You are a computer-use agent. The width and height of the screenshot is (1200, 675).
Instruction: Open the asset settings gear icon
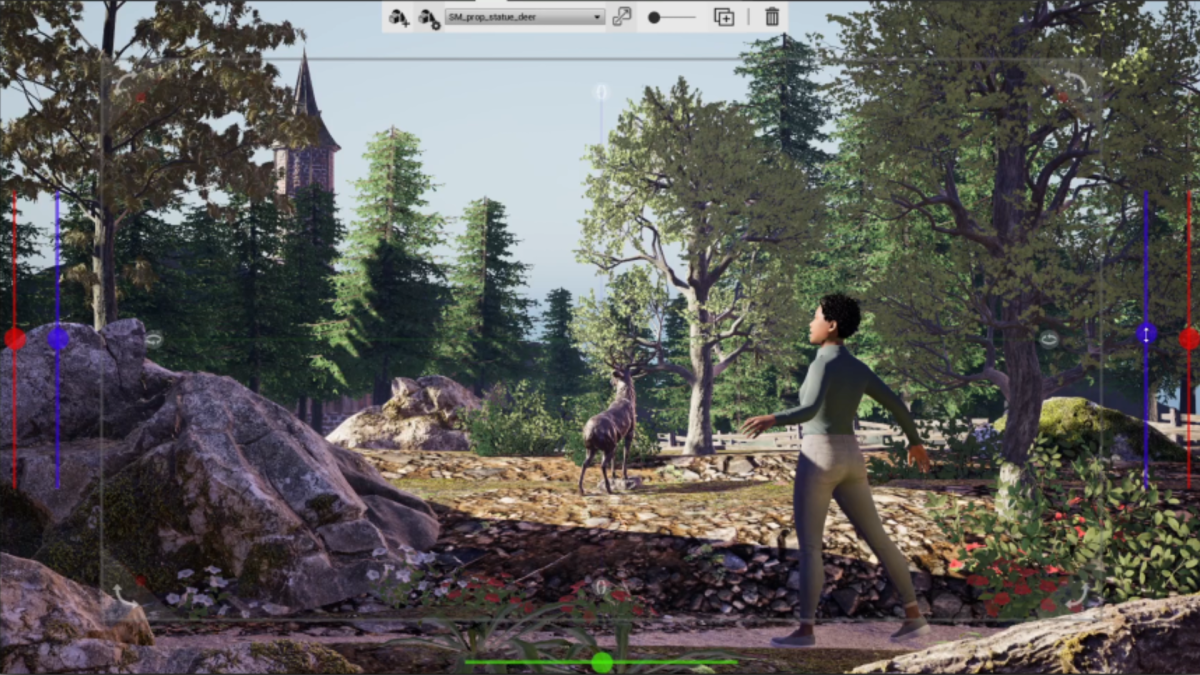point(428,17)
